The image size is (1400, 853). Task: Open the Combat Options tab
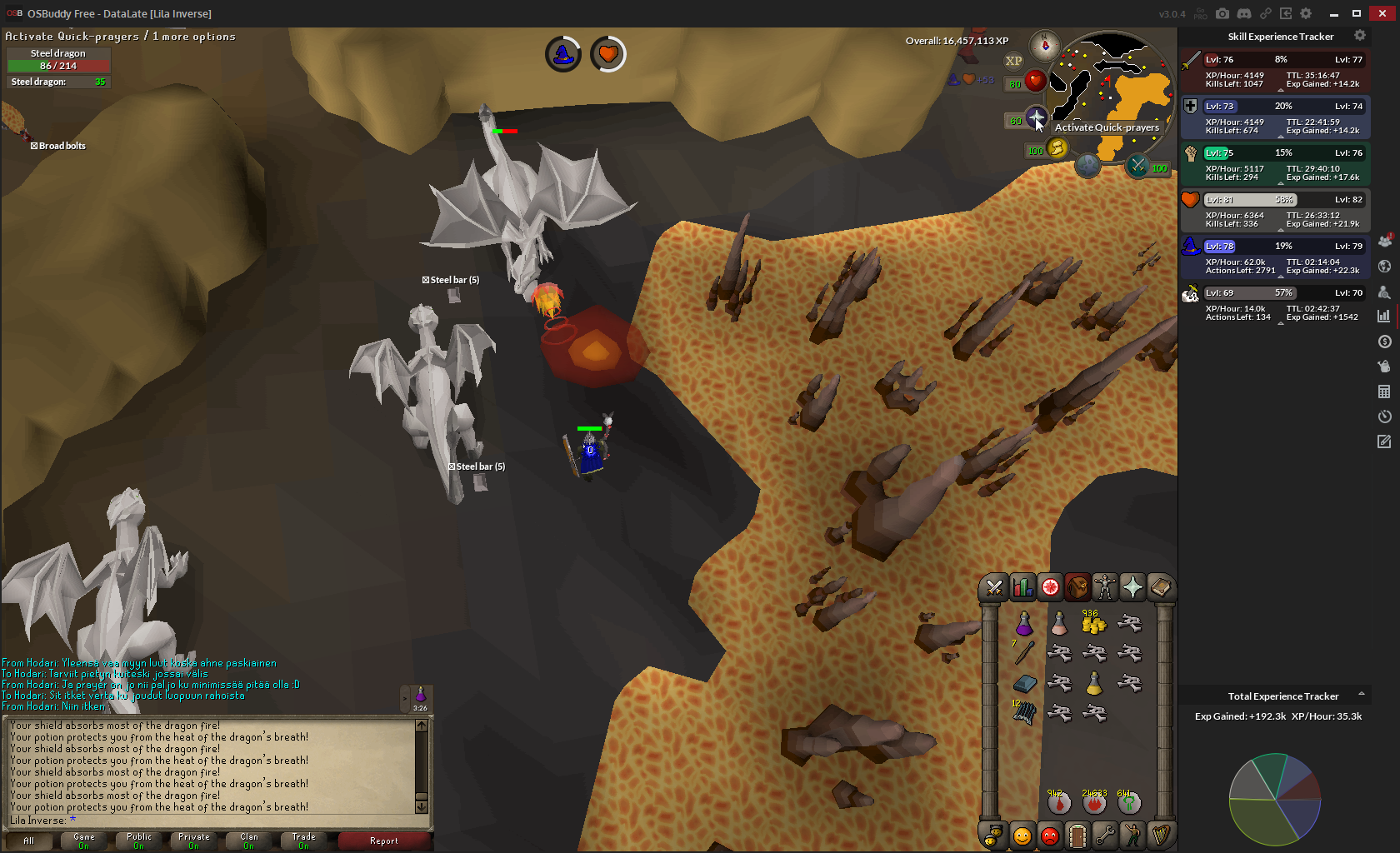click(x=994, y=587)
